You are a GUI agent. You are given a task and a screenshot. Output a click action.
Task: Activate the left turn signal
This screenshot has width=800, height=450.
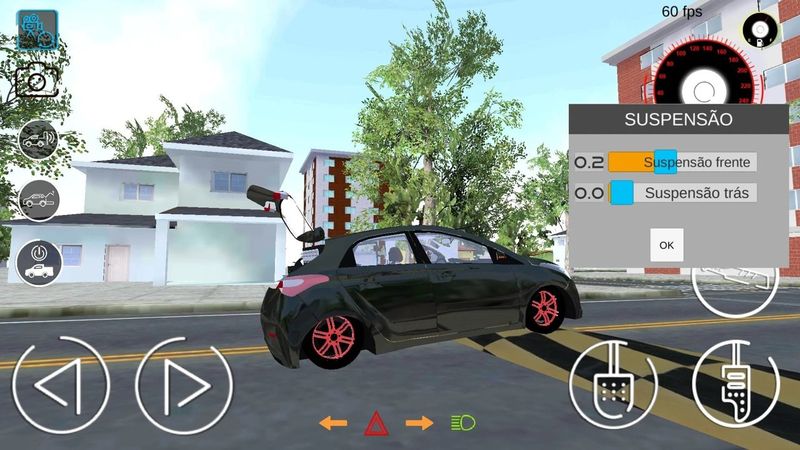point(333,423)
